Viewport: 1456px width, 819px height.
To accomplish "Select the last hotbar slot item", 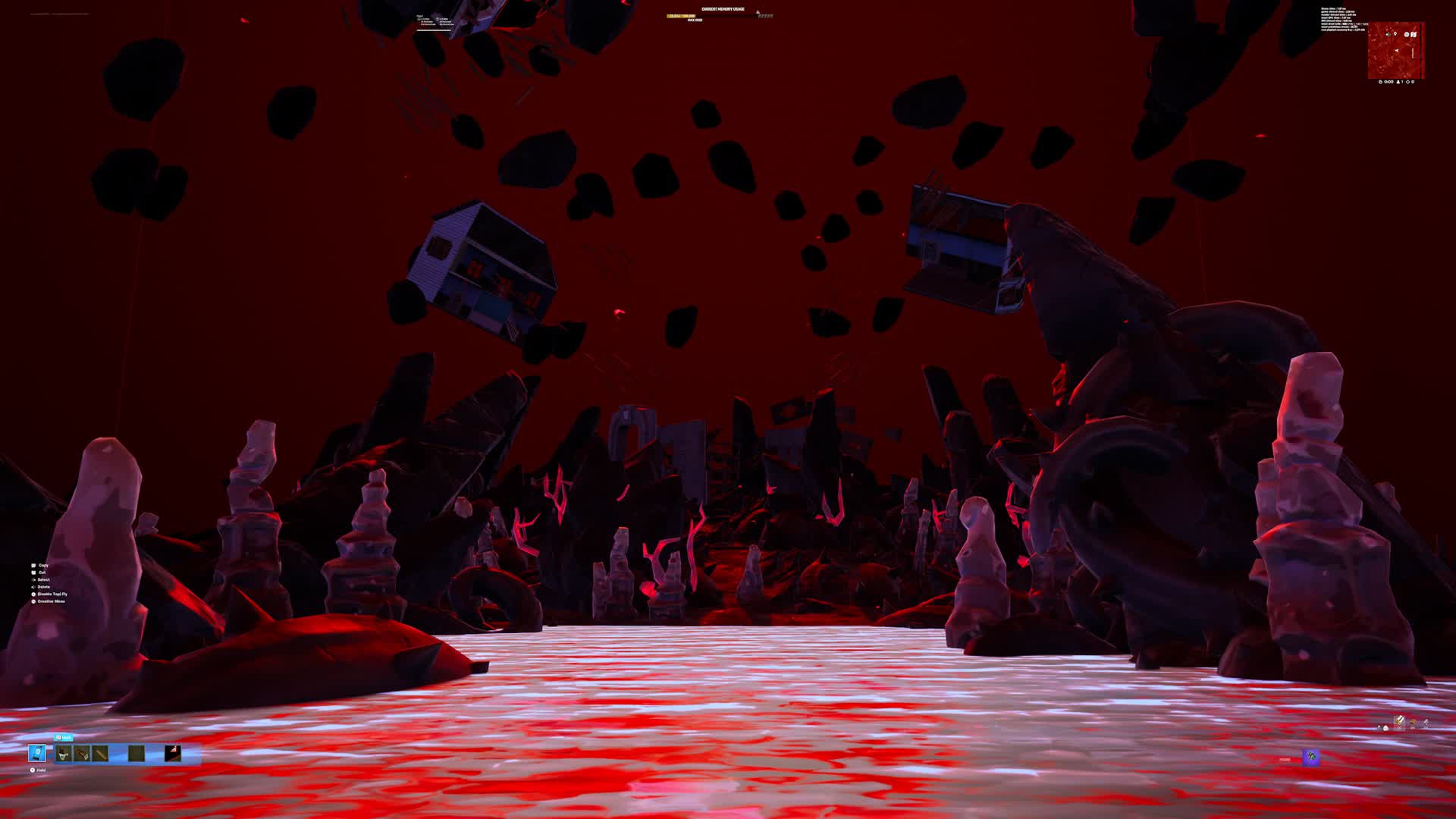I will [x=172, y=752].
